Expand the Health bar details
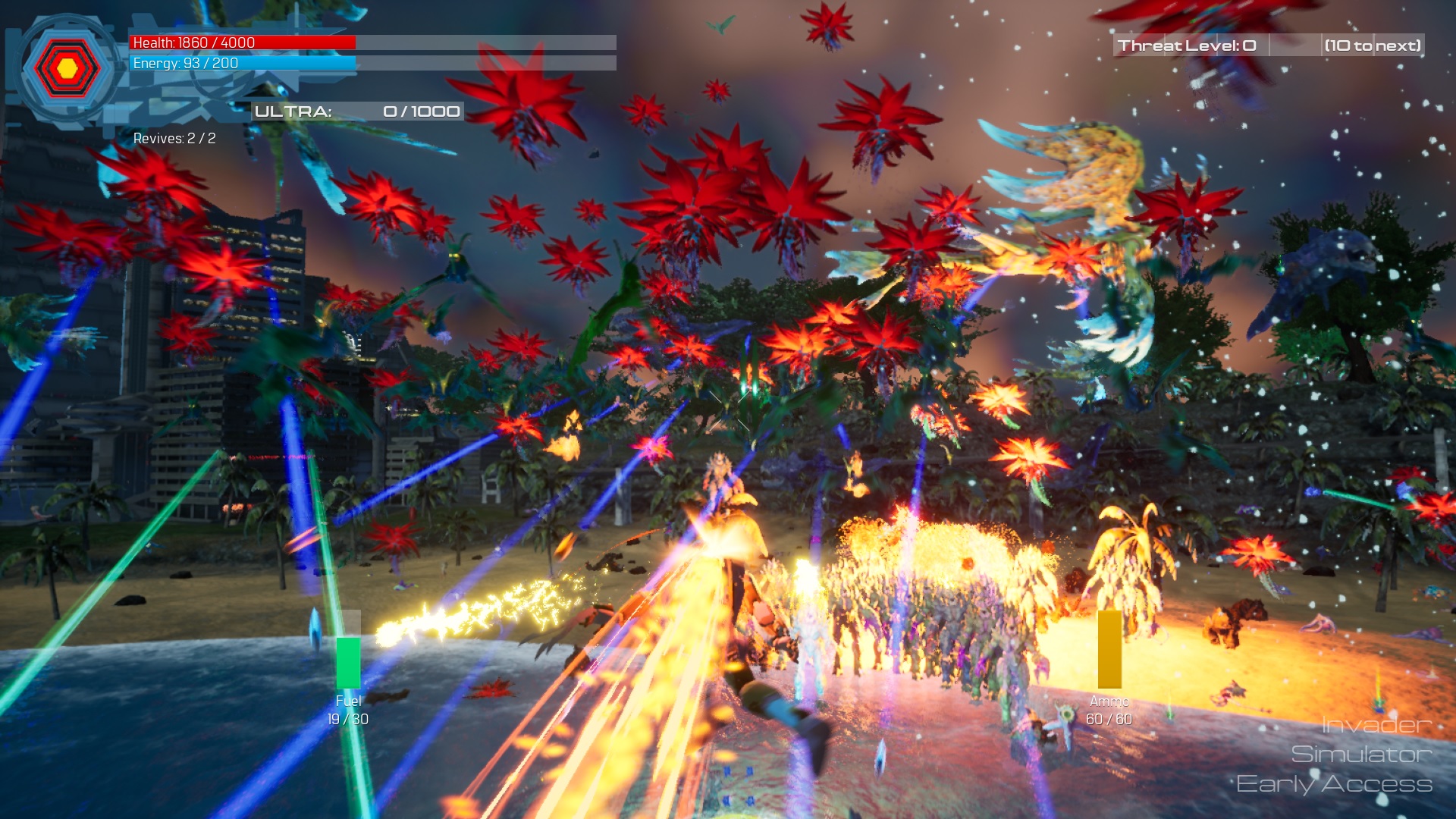Viewport: 1456px width, 819px height. [x=243, y=42]
